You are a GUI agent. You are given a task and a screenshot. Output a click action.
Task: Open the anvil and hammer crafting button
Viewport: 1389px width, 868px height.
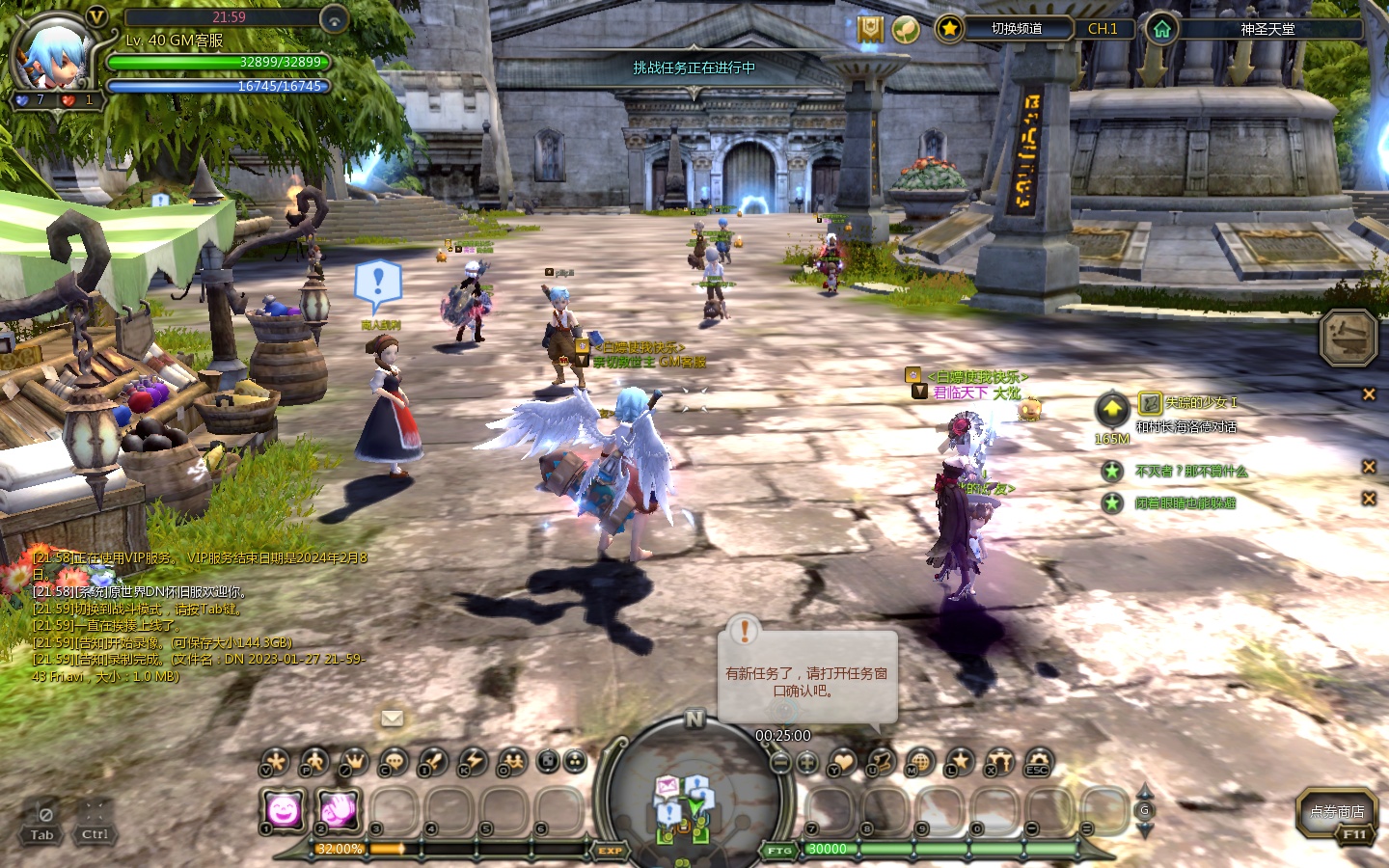(x=1348, y=338)
